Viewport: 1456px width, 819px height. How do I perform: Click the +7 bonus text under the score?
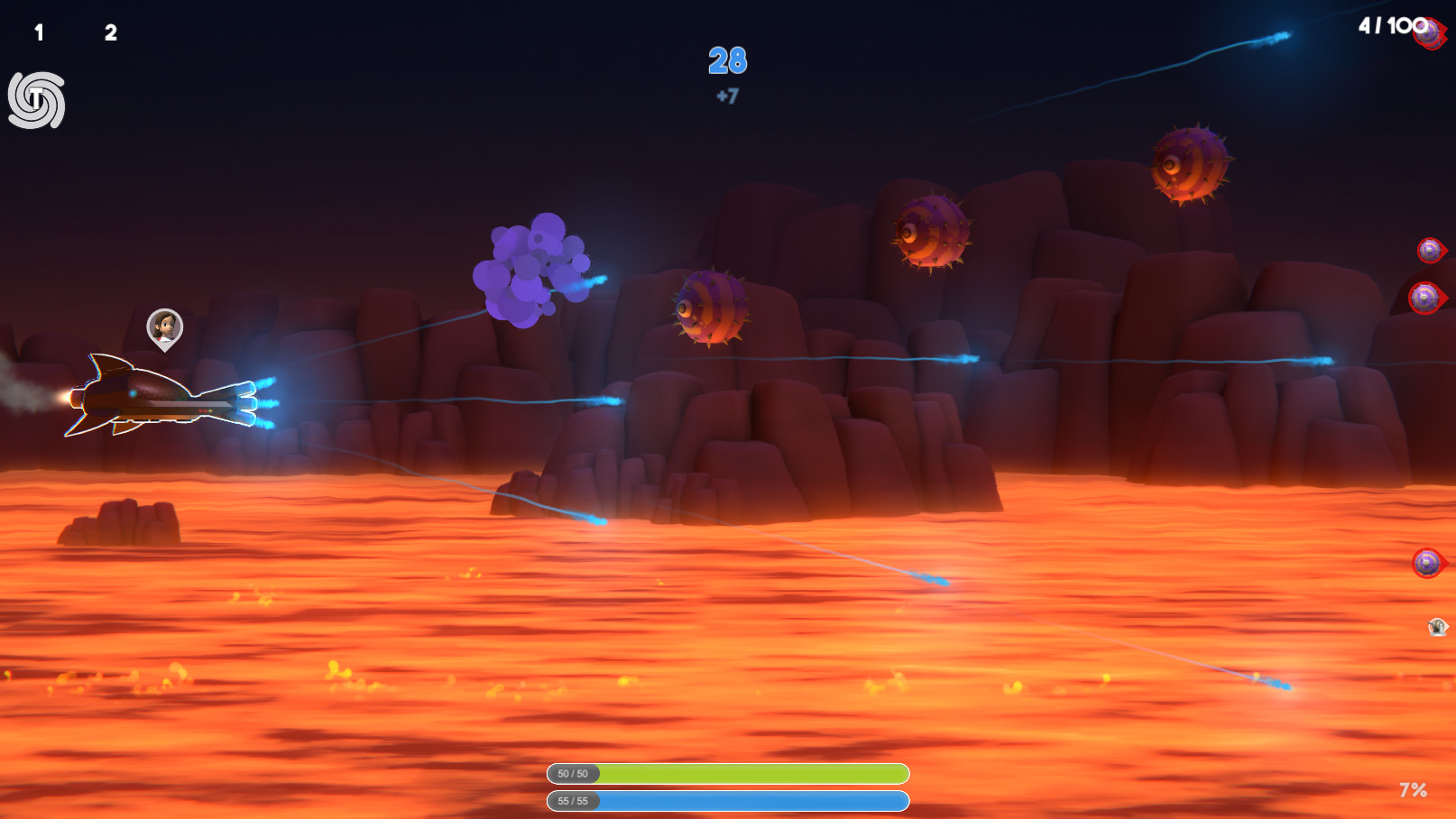tap(726, 97)
